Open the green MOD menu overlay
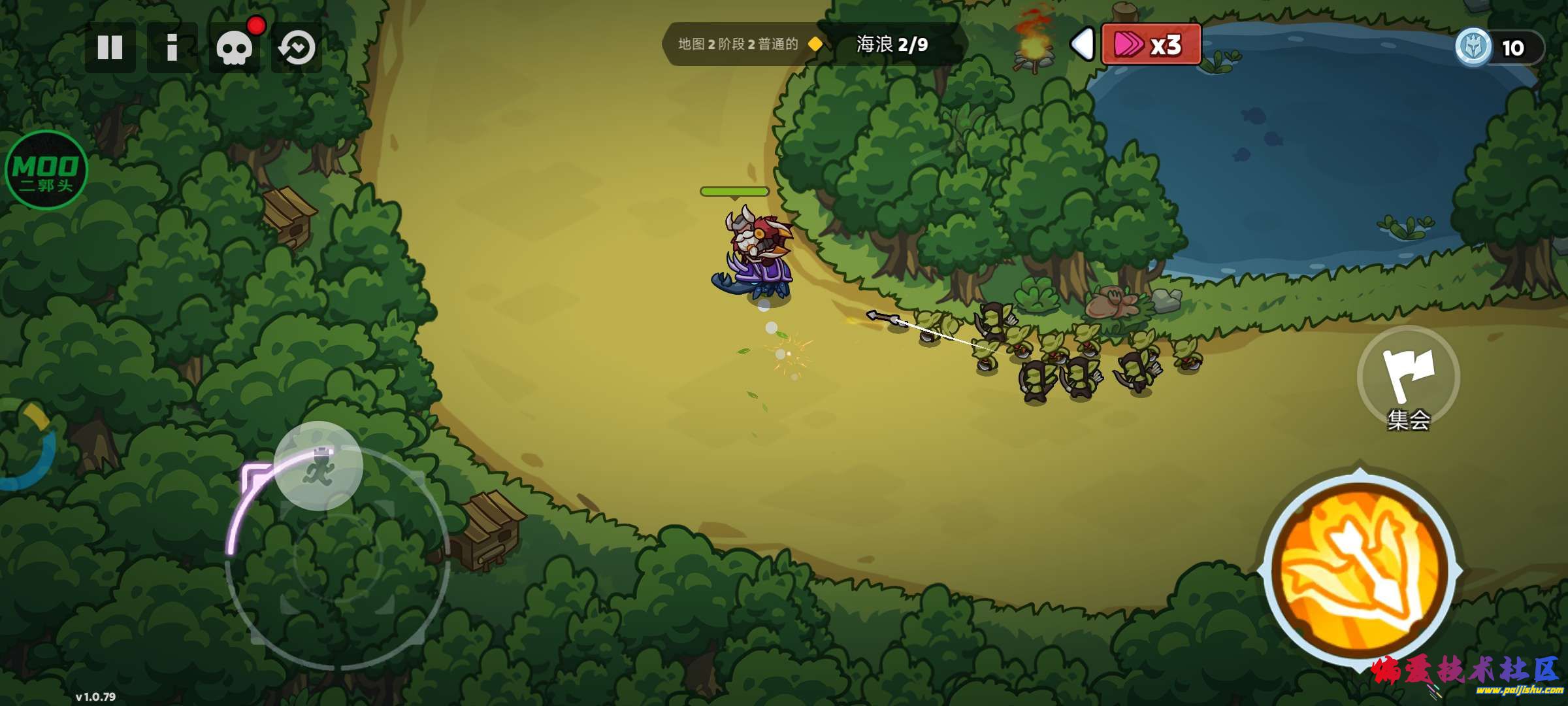Viewport: 1568px width, 706px height. (x=46, y=170)
